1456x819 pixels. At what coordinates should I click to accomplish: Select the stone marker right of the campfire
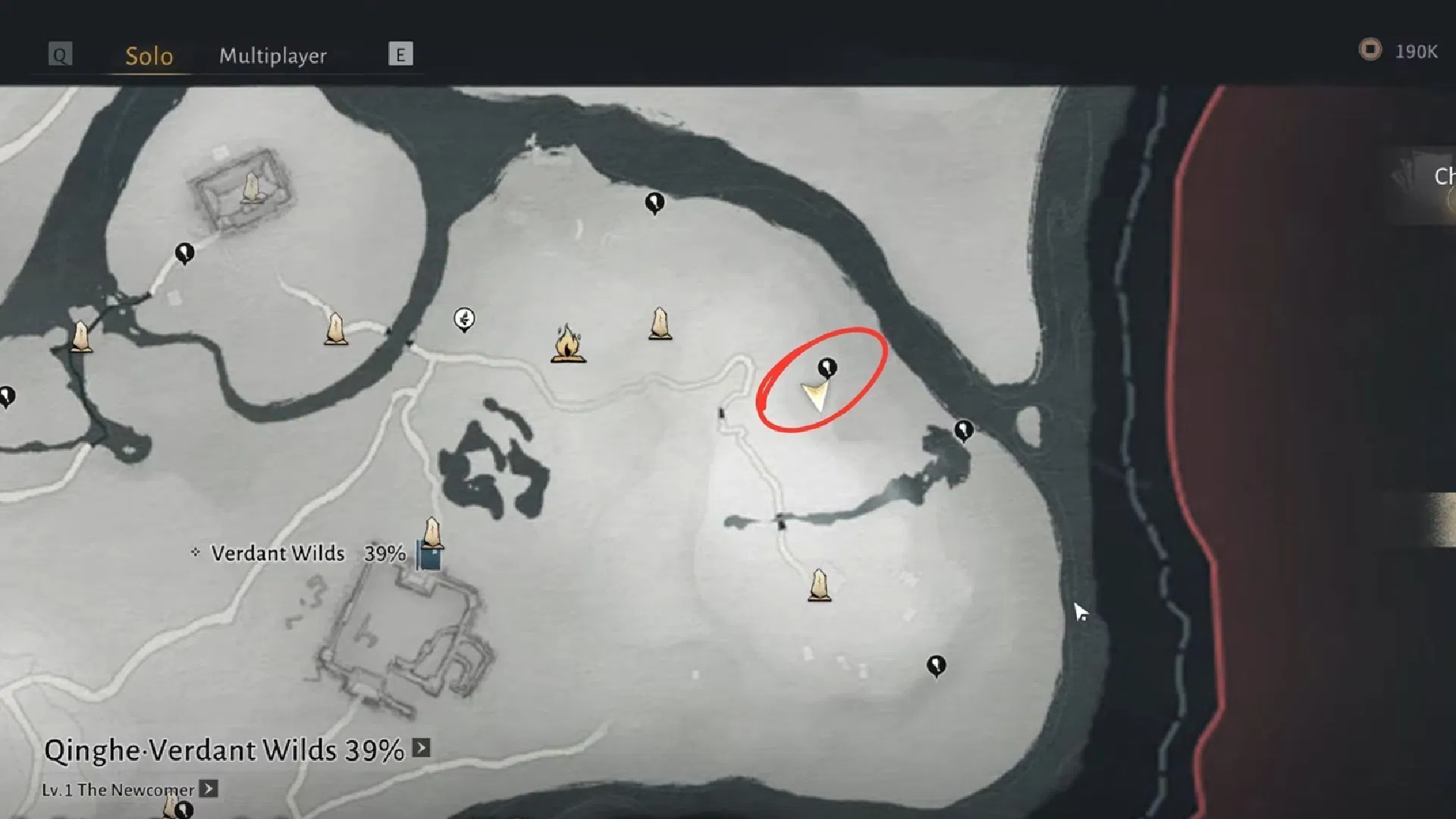pyautogui.click(x=661, y=324)
